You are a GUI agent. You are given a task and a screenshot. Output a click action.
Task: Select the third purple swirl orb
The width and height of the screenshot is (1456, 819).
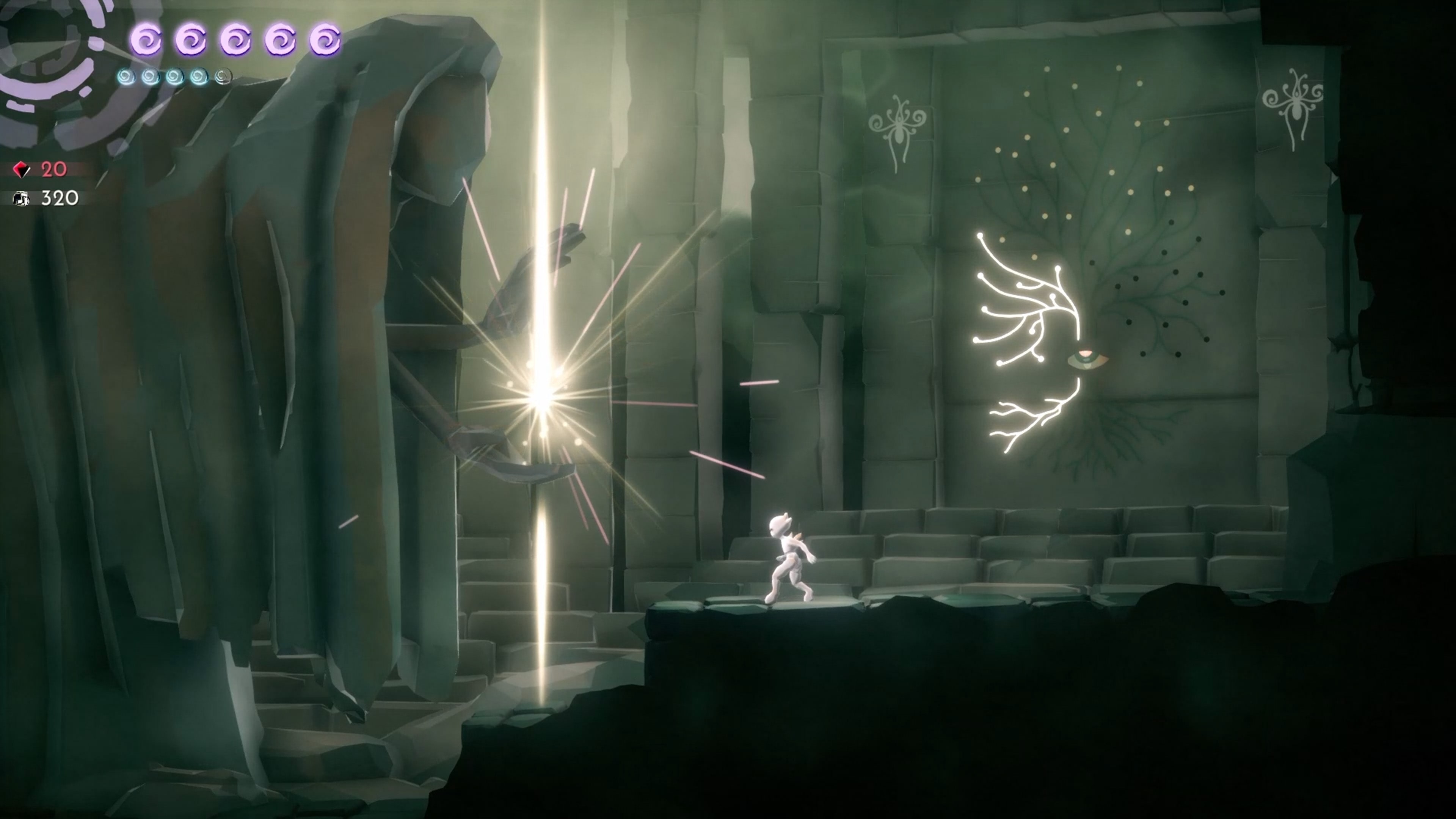[236, 39]
